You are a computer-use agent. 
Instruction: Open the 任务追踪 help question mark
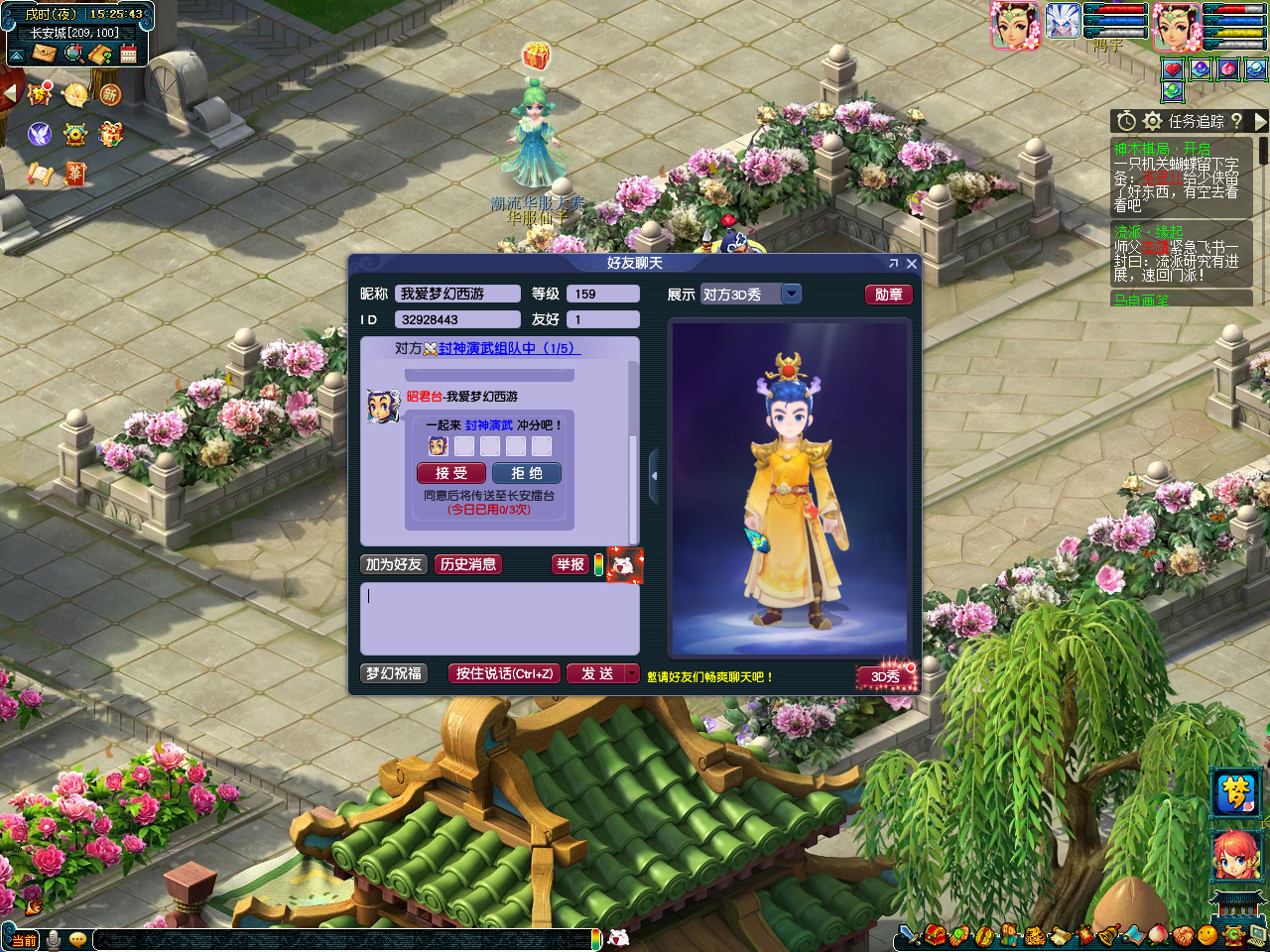point(1236,121)
